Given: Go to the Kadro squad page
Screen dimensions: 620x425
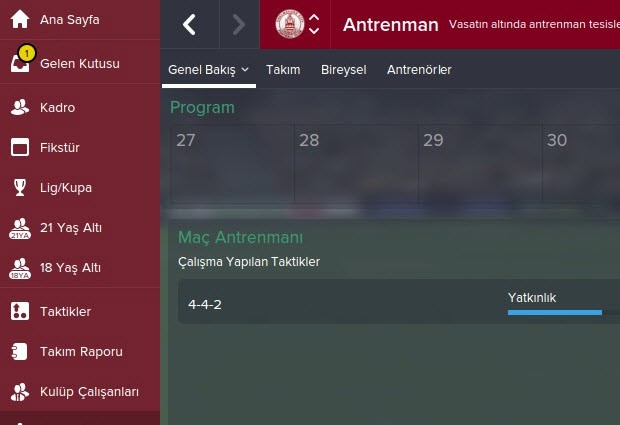Looking at the screenshot, I should click(x=57, y=107).
